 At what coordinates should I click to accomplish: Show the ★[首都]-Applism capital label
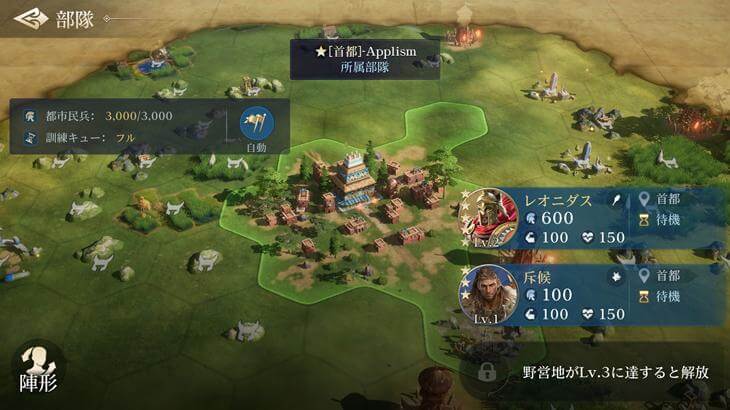tap(364, 58)
